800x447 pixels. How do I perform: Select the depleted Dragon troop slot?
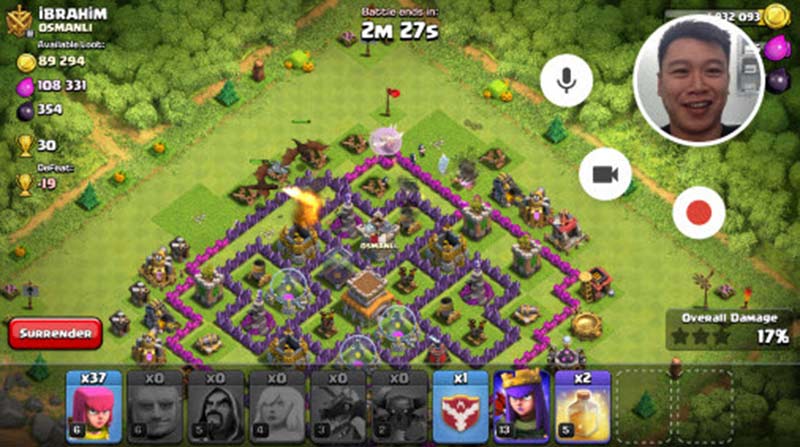click(x=337, y=406)
